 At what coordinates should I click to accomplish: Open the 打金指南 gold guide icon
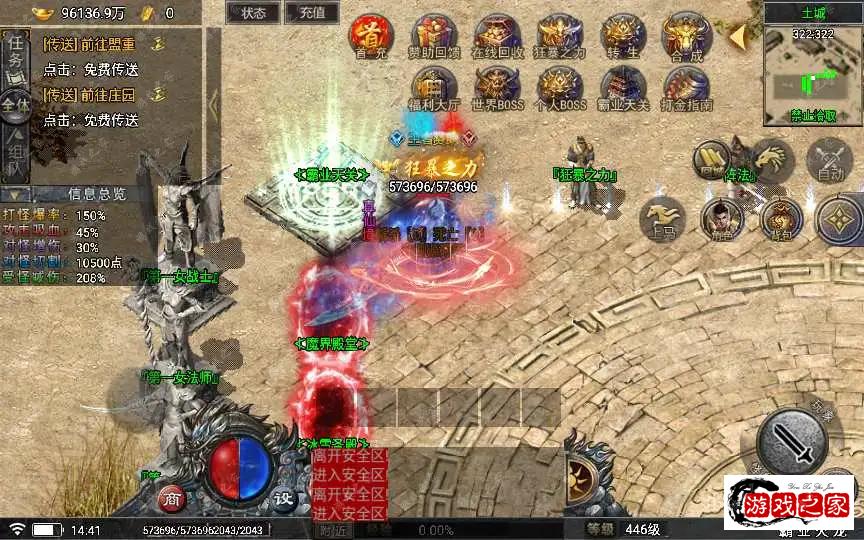[x=686, y=87]
